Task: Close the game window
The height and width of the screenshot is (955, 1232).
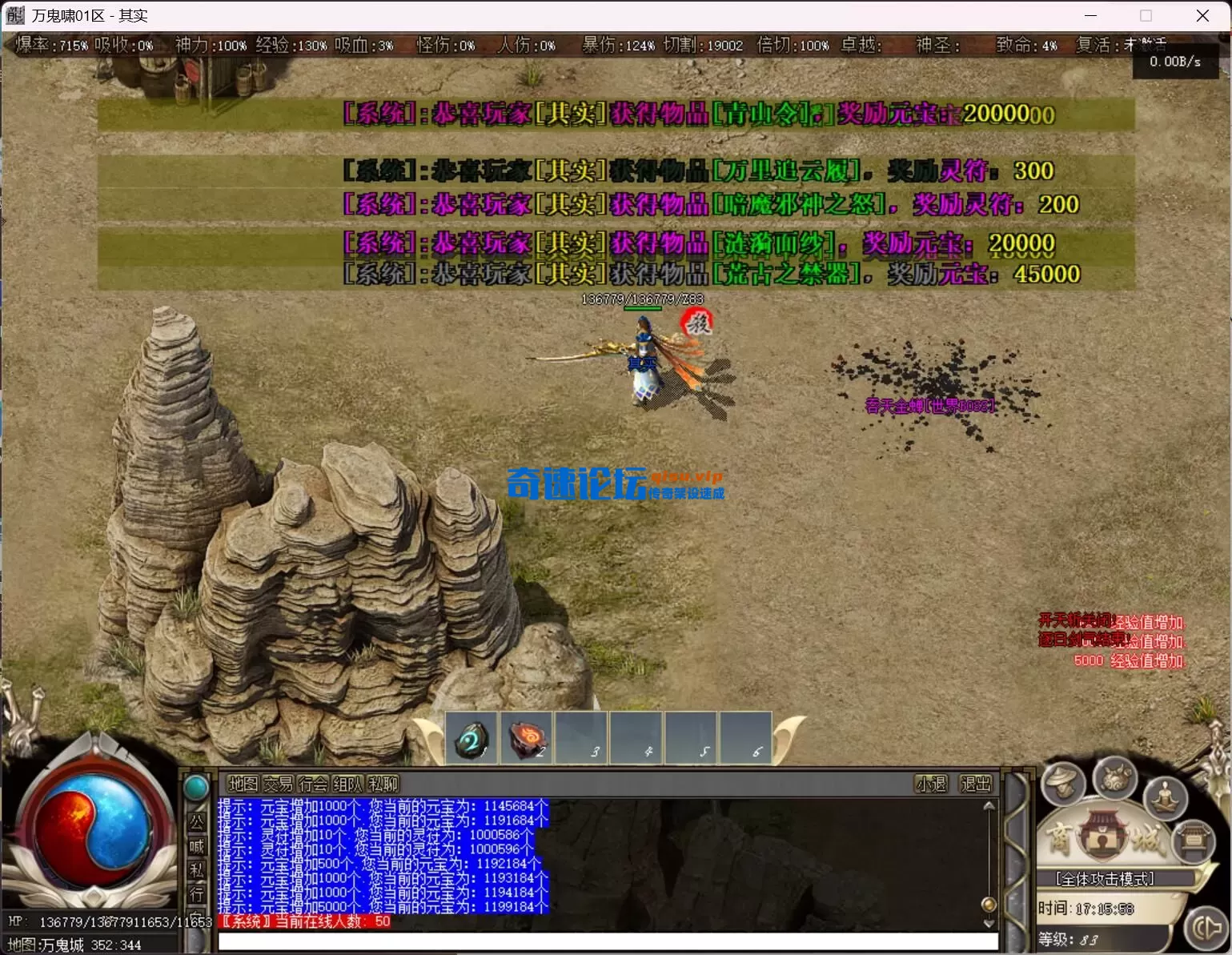Action: tap(1202, 15)
